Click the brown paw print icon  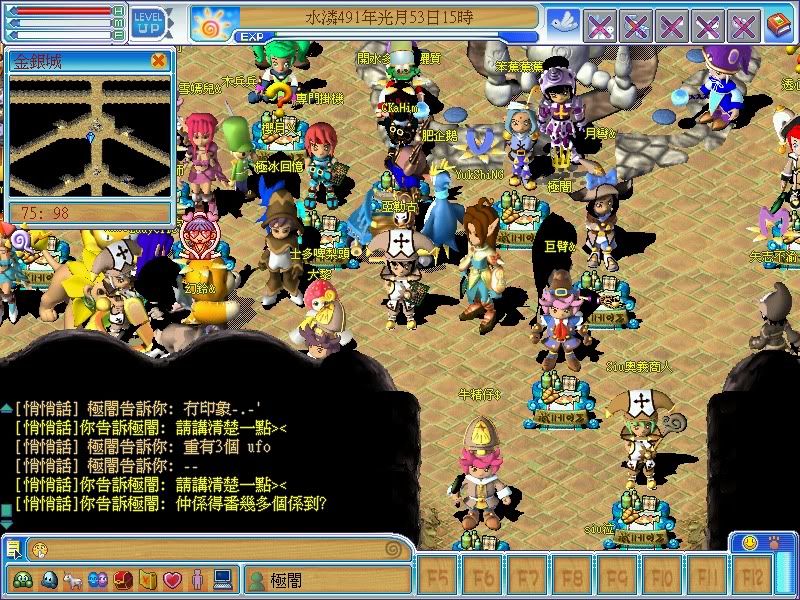pos(775,542)
